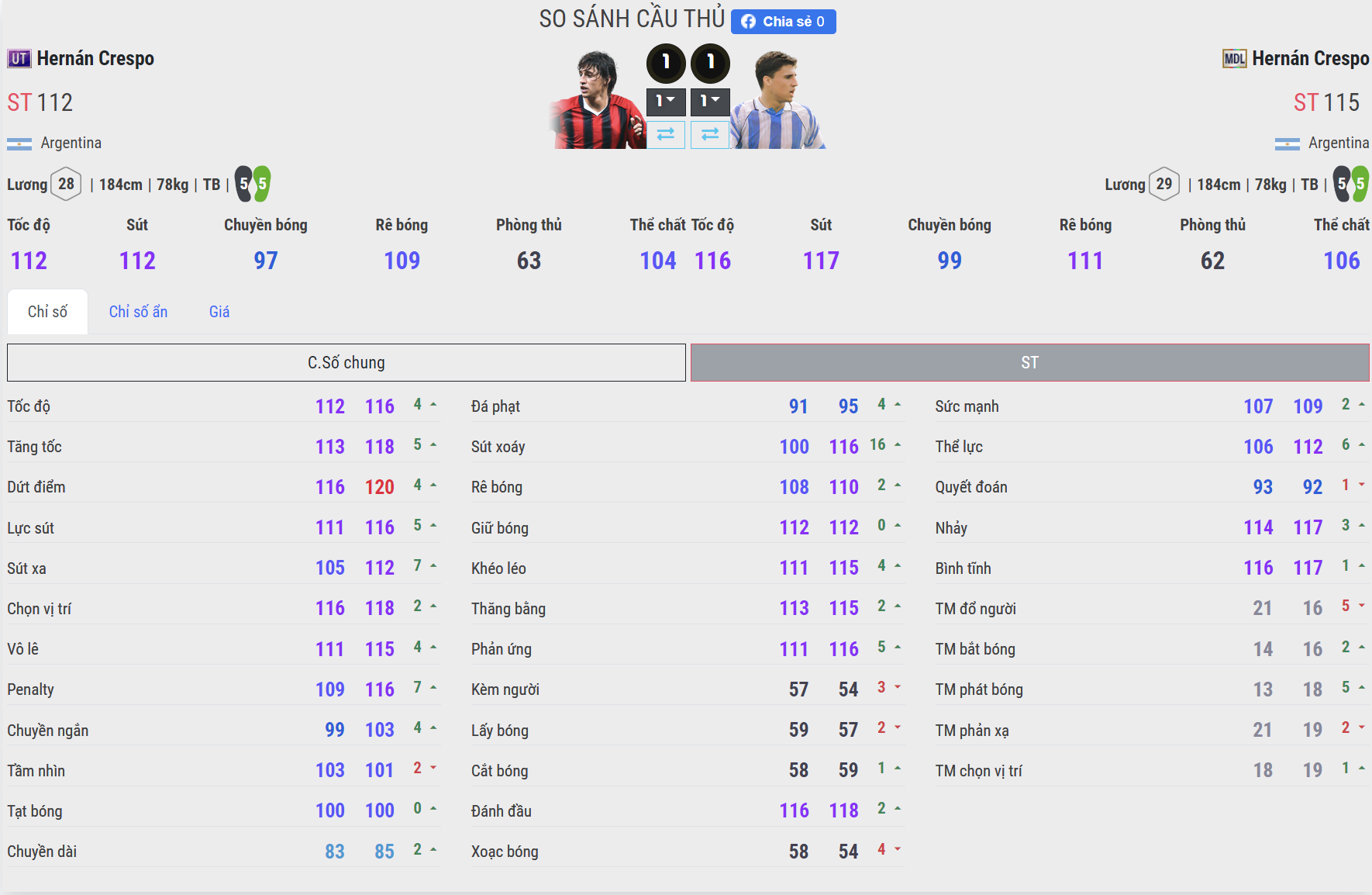Click swap button beside blue-white jersey Crespo
The image size is (1372, 895).
click(x=710, y=135)
